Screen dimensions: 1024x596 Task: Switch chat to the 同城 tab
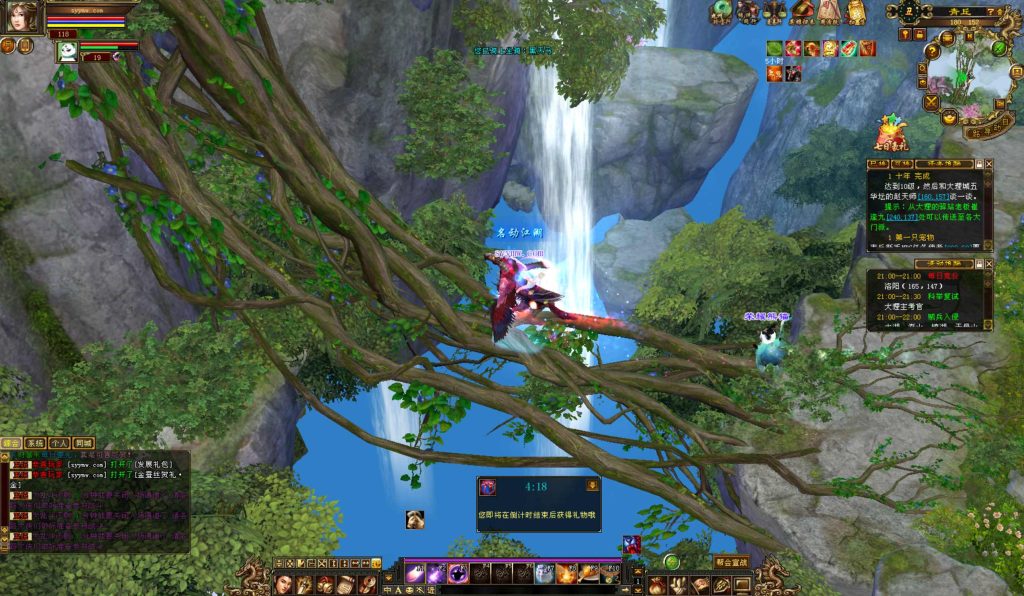pyautogui.click(x=83, y=442)
